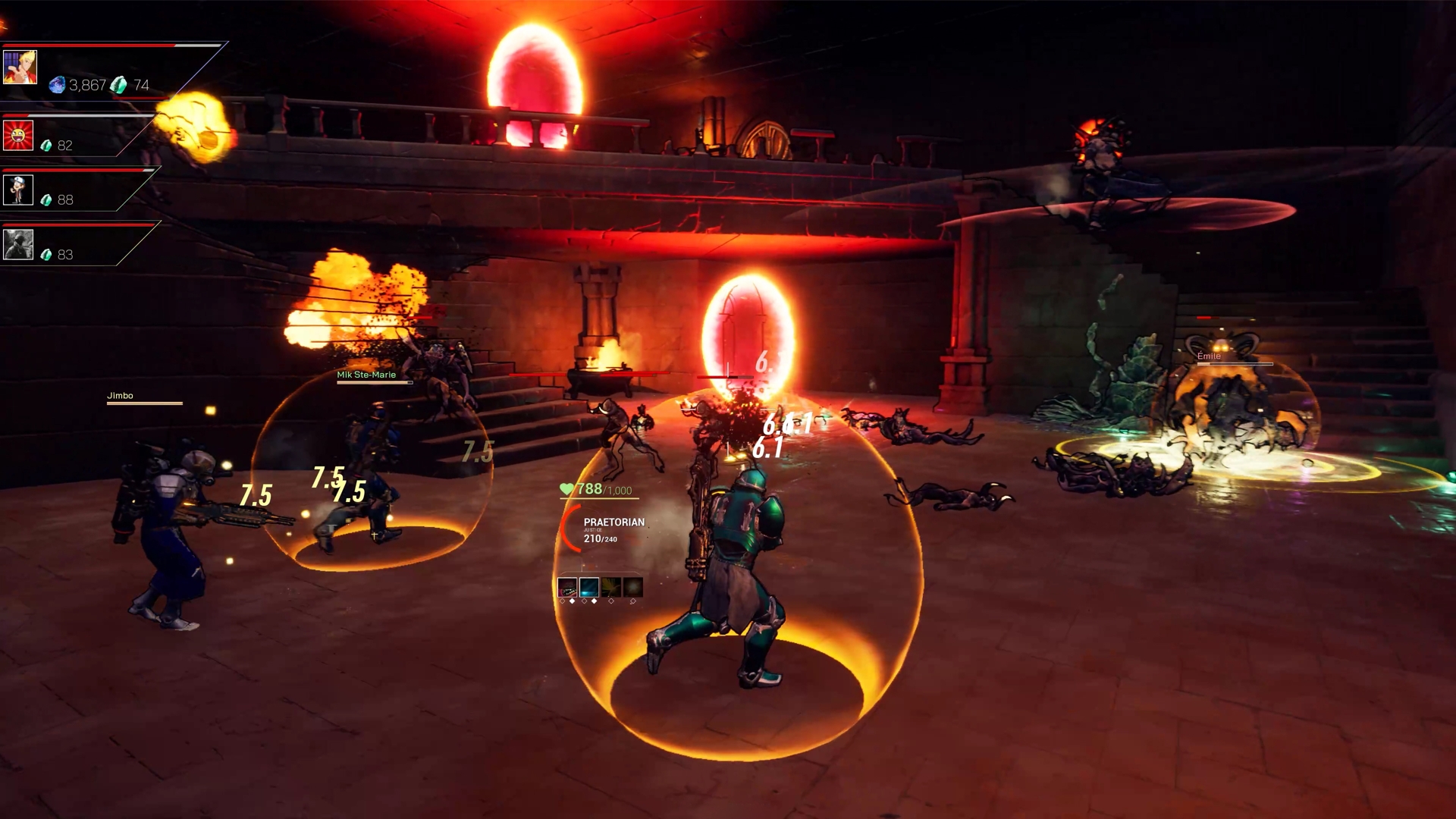Toggle the filled diamond pip under the first ability

tap(572, 601)
